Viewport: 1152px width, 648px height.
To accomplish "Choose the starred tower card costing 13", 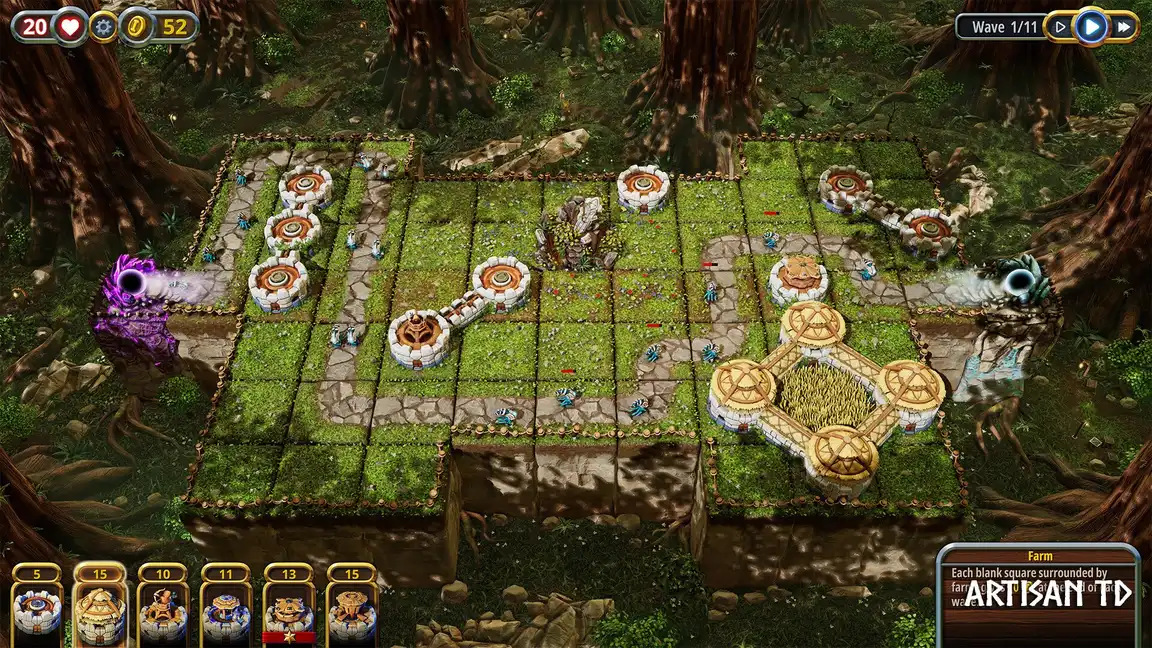I will click(289, 607).
